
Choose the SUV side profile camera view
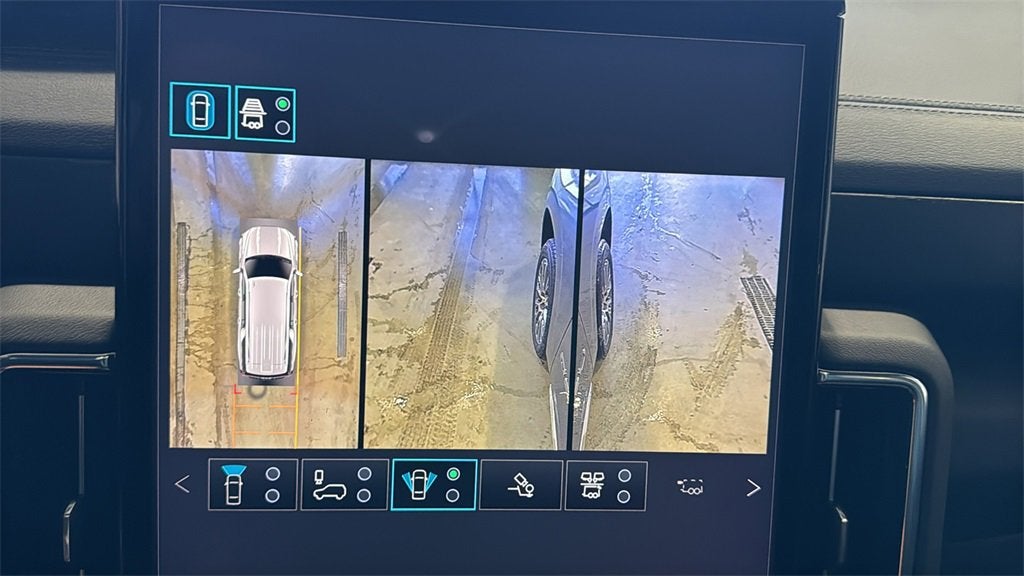pos(344,485)
